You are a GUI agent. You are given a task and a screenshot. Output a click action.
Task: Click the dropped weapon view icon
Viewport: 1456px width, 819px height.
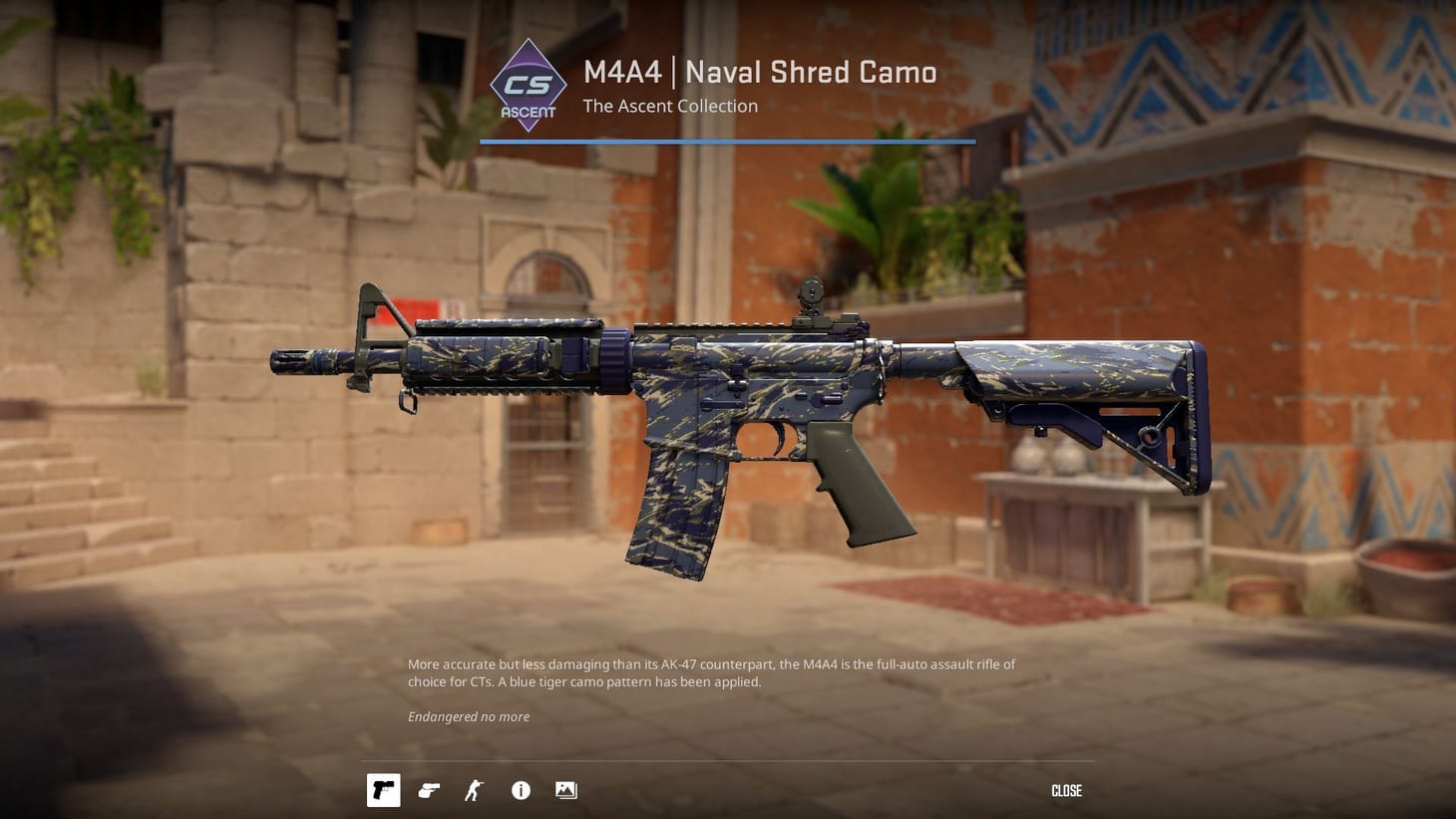[429, 789]
